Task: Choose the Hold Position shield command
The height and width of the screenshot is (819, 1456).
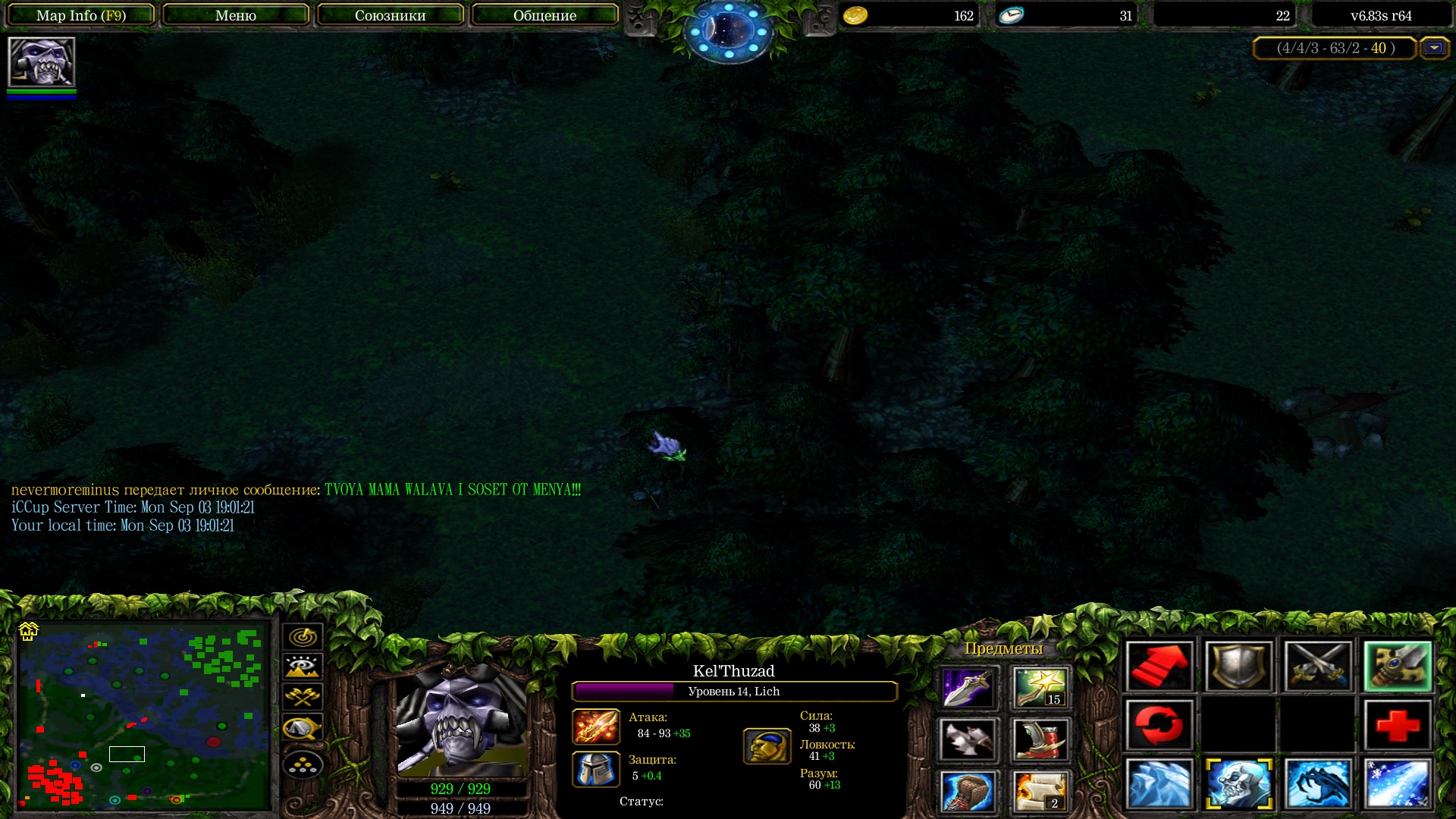Action: [x=1238, y=667]
